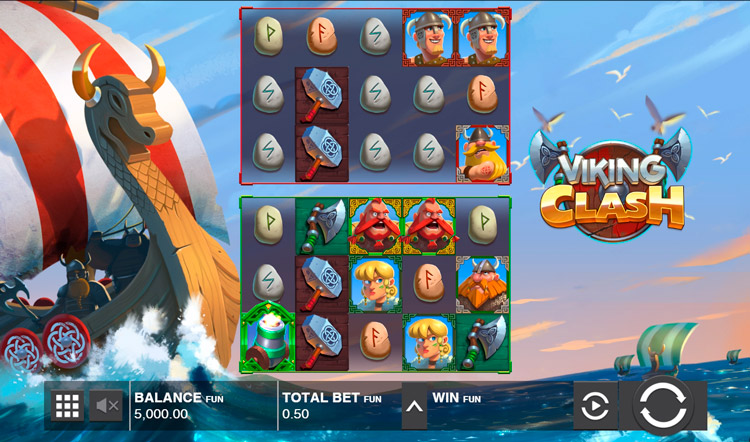Open the autoplay settings button
The width and height of the screenshot is (750, 442).
595,406
